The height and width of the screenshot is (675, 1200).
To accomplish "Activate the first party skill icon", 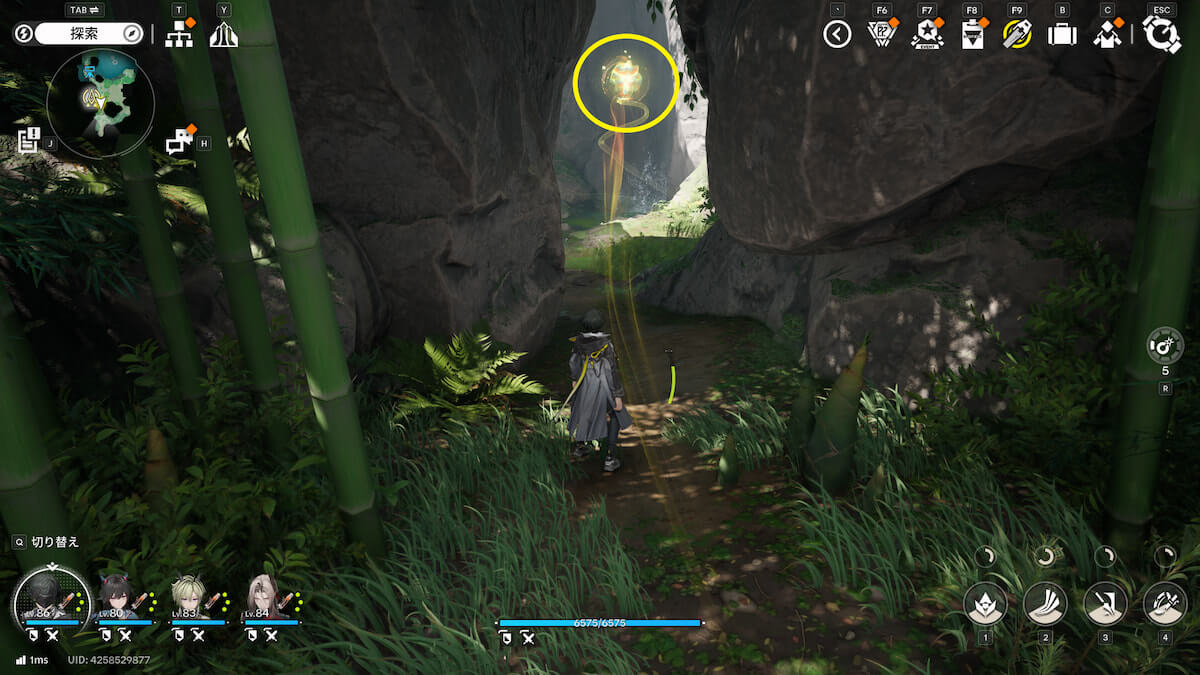I will click(985, 603).
